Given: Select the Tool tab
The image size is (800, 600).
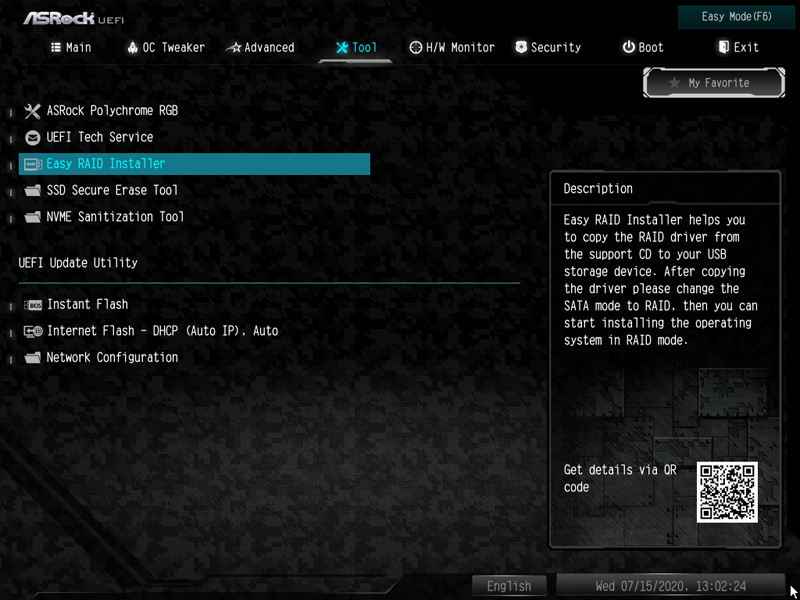Looking at the screenshot, I should [x=356, y=47].
